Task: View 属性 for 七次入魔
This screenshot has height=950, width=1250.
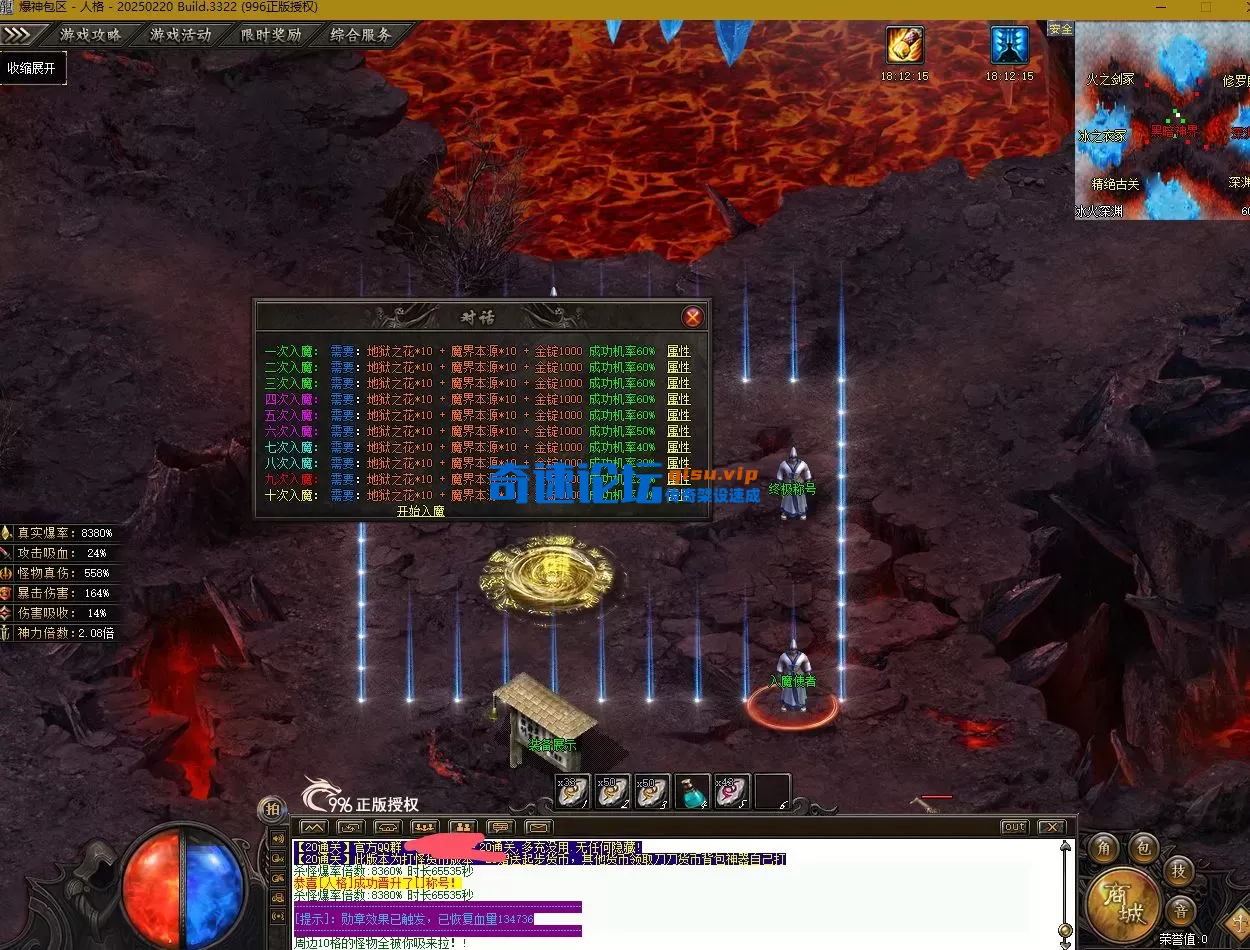Action: coord(679,447)
